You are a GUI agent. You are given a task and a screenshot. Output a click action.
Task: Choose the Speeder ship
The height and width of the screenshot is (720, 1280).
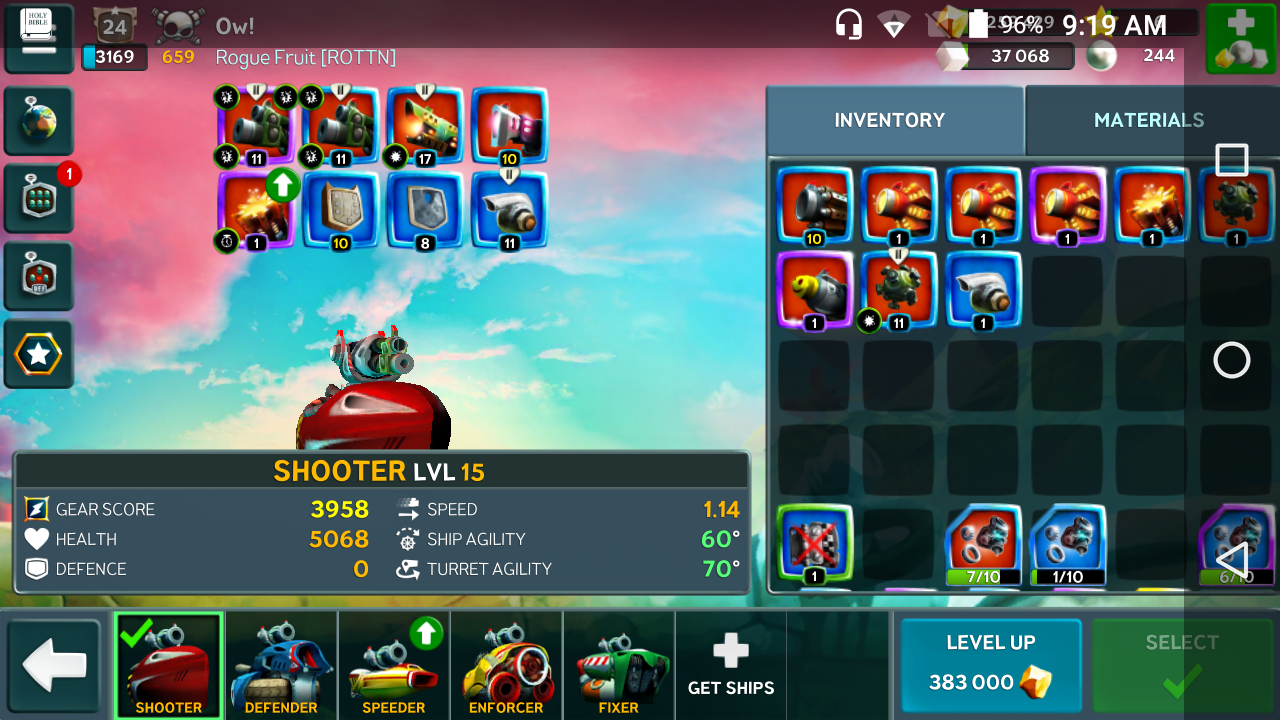point(393,665)
